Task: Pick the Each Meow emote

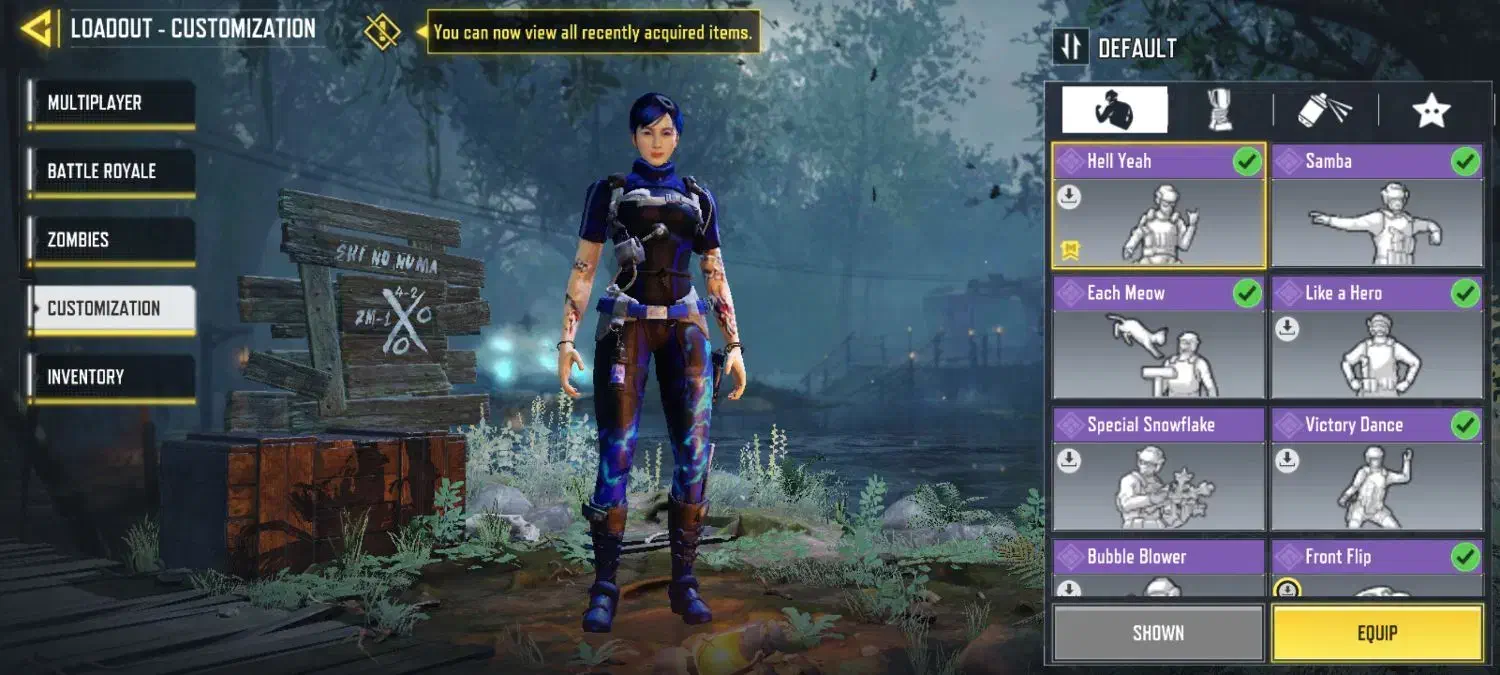Action: click(1158, 338)
